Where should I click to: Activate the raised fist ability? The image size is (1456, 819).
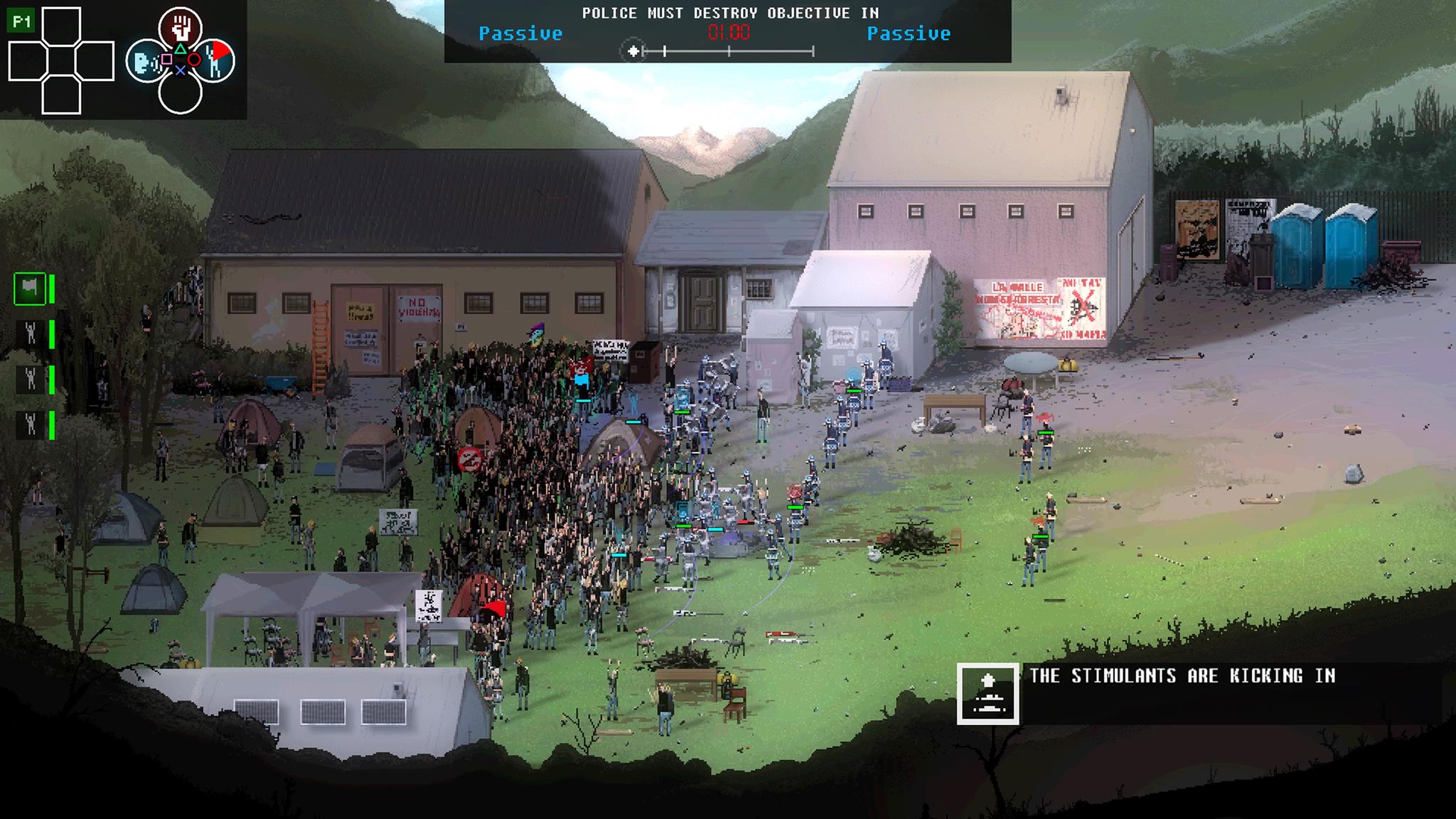coord(181,28)
